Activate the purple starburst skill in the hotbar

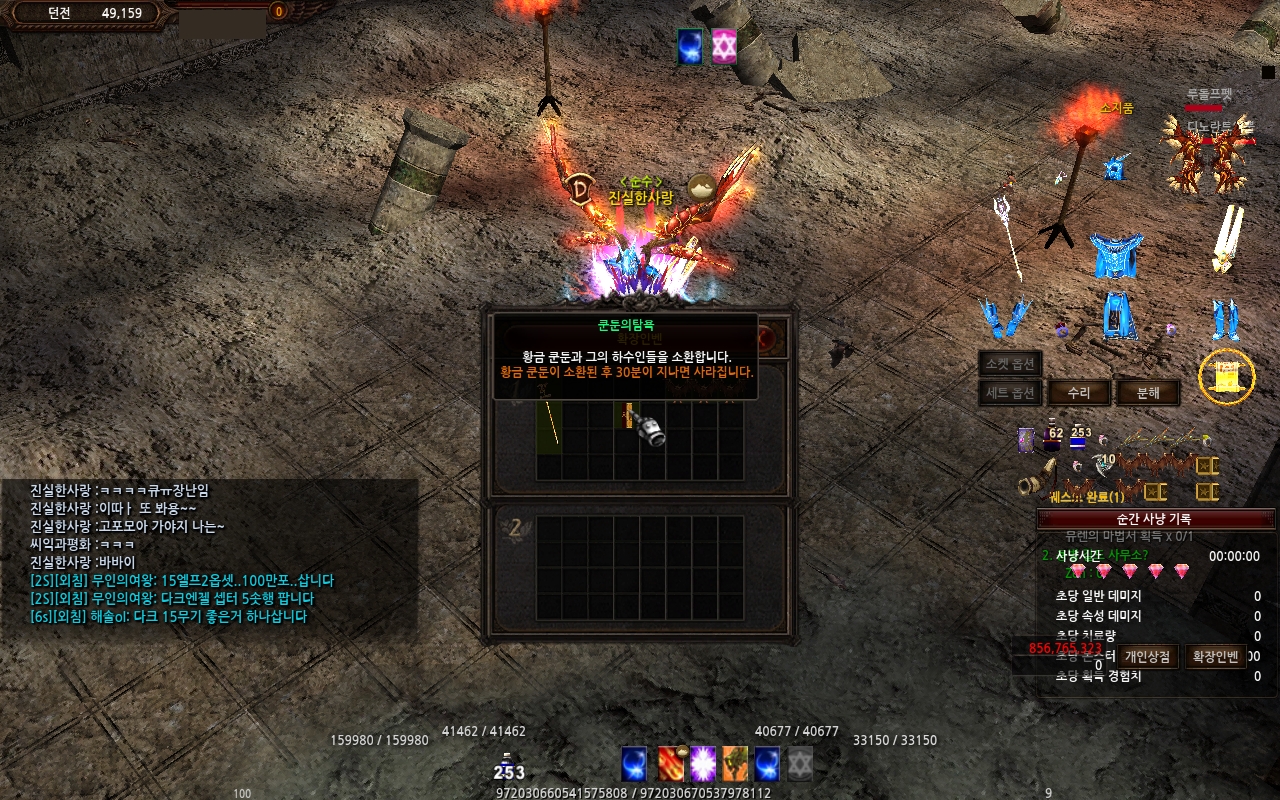point(703,764)
